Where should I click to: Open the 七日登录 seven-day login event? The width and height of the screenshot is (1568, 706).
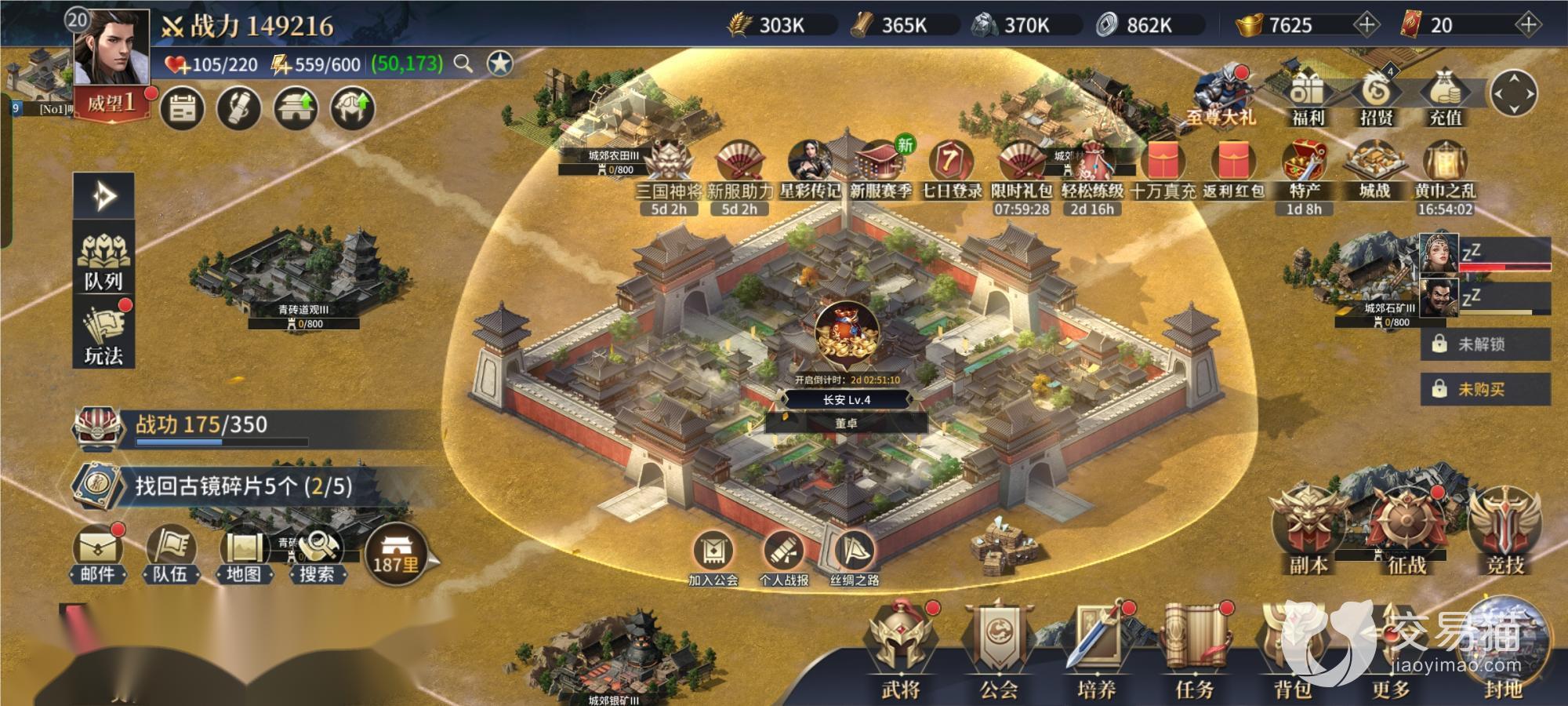coord(951,169)
